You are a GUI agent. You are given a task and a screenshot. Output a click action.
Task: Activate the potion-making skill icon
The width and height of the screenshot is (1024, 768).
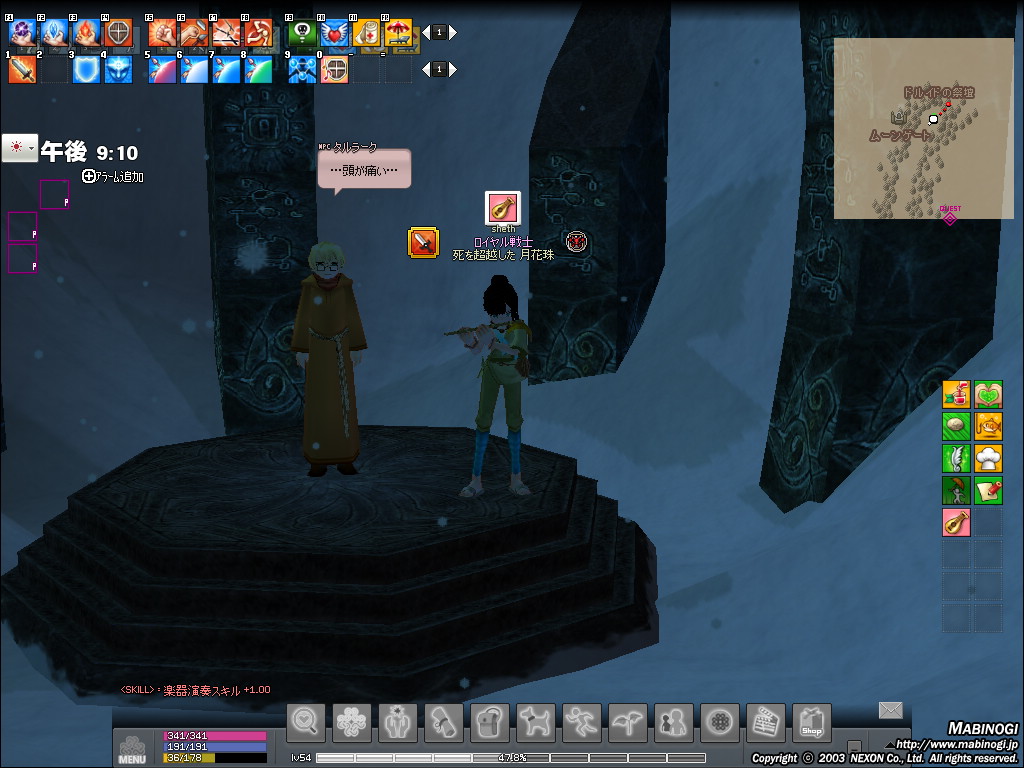[956, 394]
